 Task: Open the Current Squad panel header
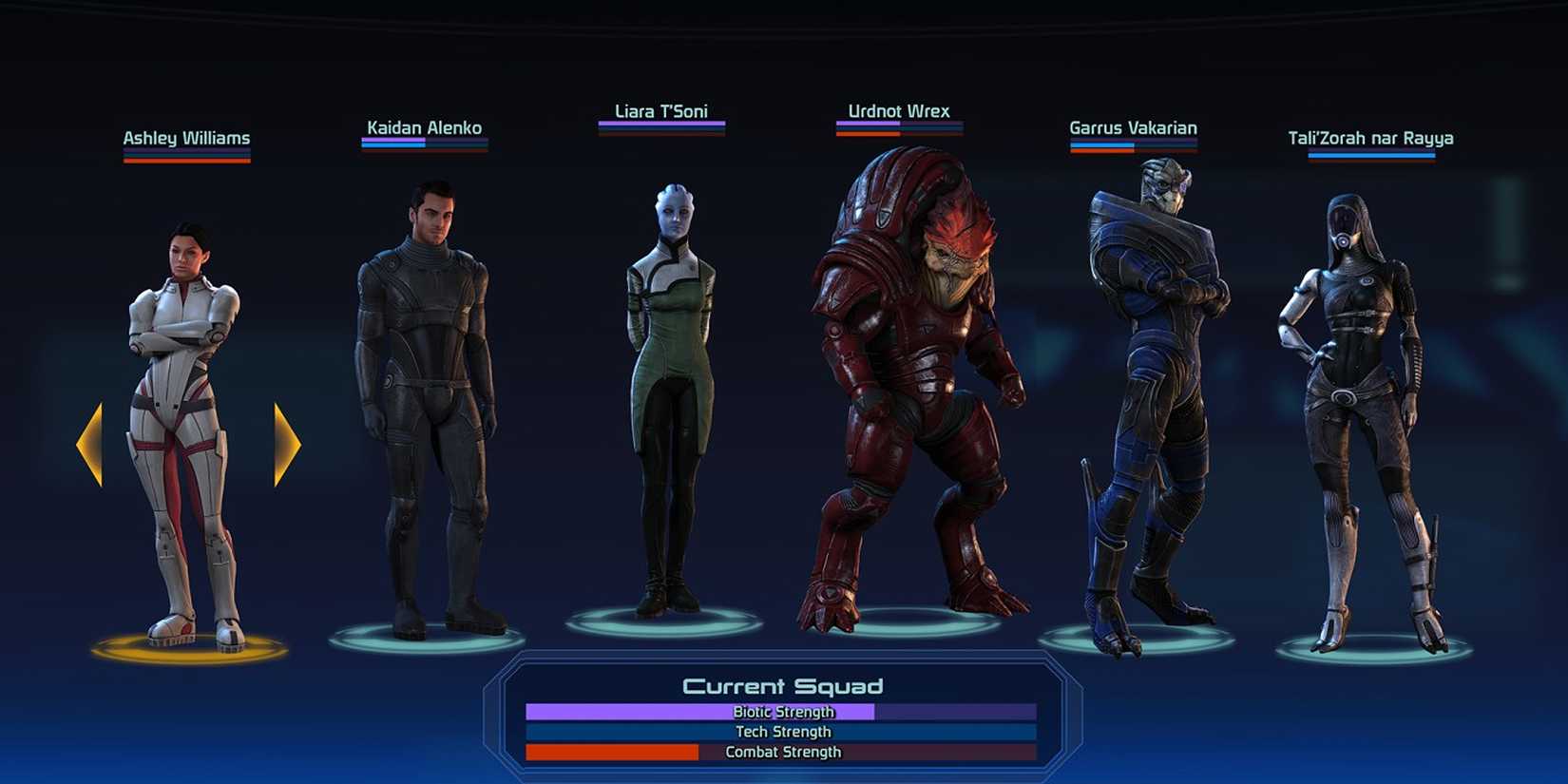point(783,685)
